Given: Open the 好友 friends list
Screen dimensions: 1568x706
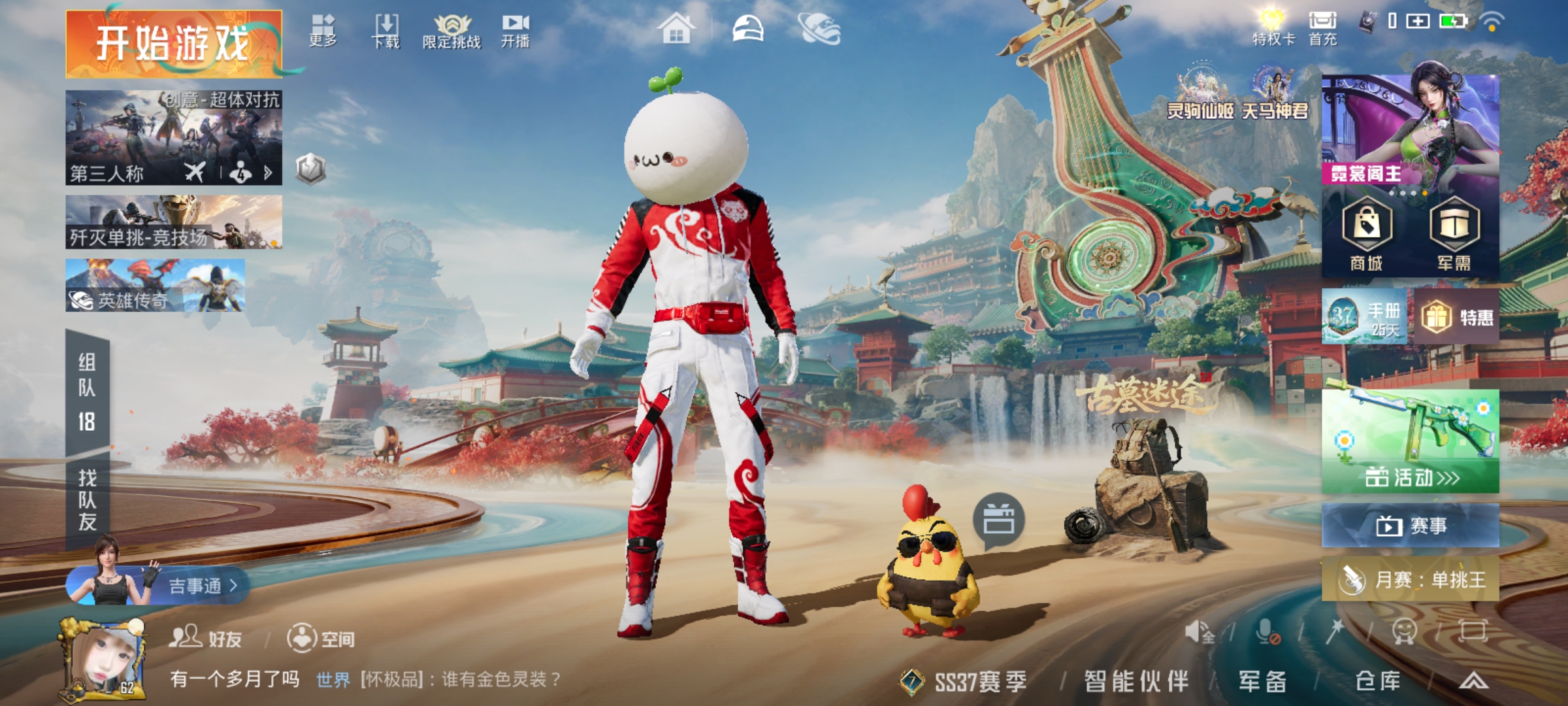Looking at the screenshot, I should tap(206, 637).
